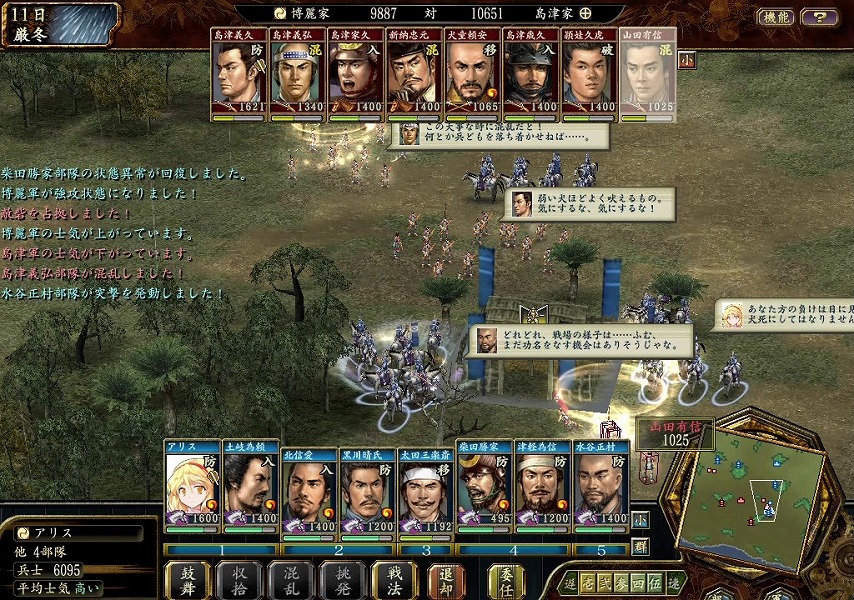Select enemy officer 犬童頼安 portrait
Screen dimensions: 854x600
pos(472,75)
